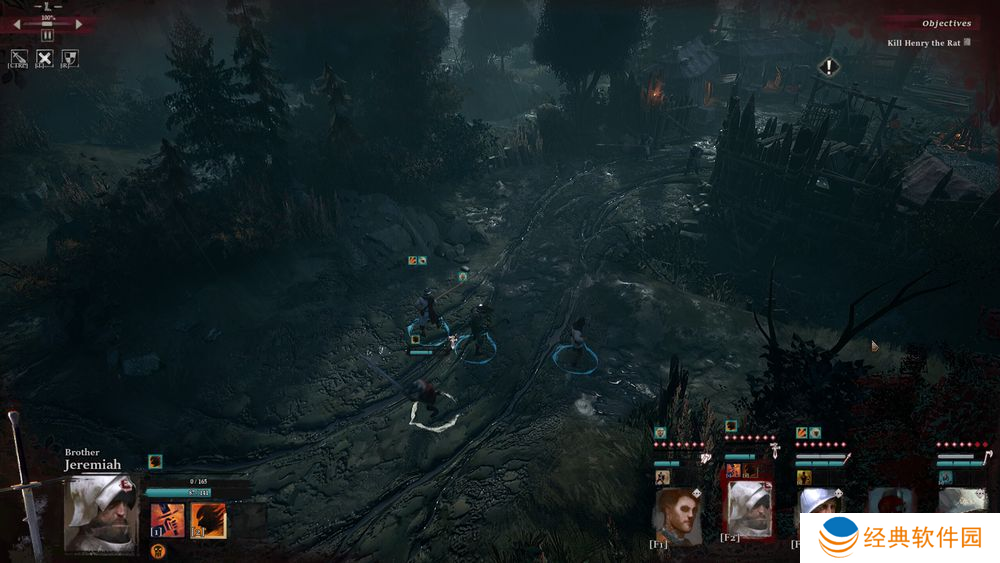The width and height of the screenshot is (1000, 563).
Task: Use Jeremiah's first ability with the raised fist
Action: 167,520
